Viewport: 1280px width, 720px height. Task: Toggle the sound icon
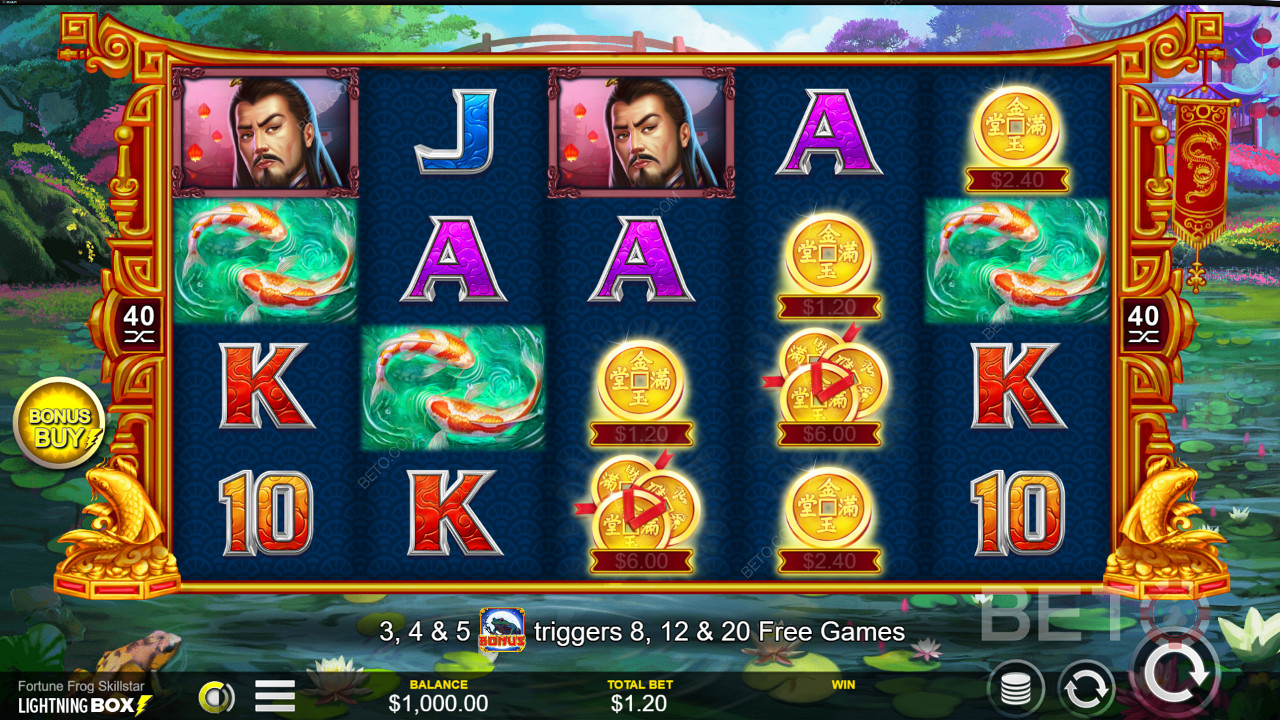coord(215,697)
